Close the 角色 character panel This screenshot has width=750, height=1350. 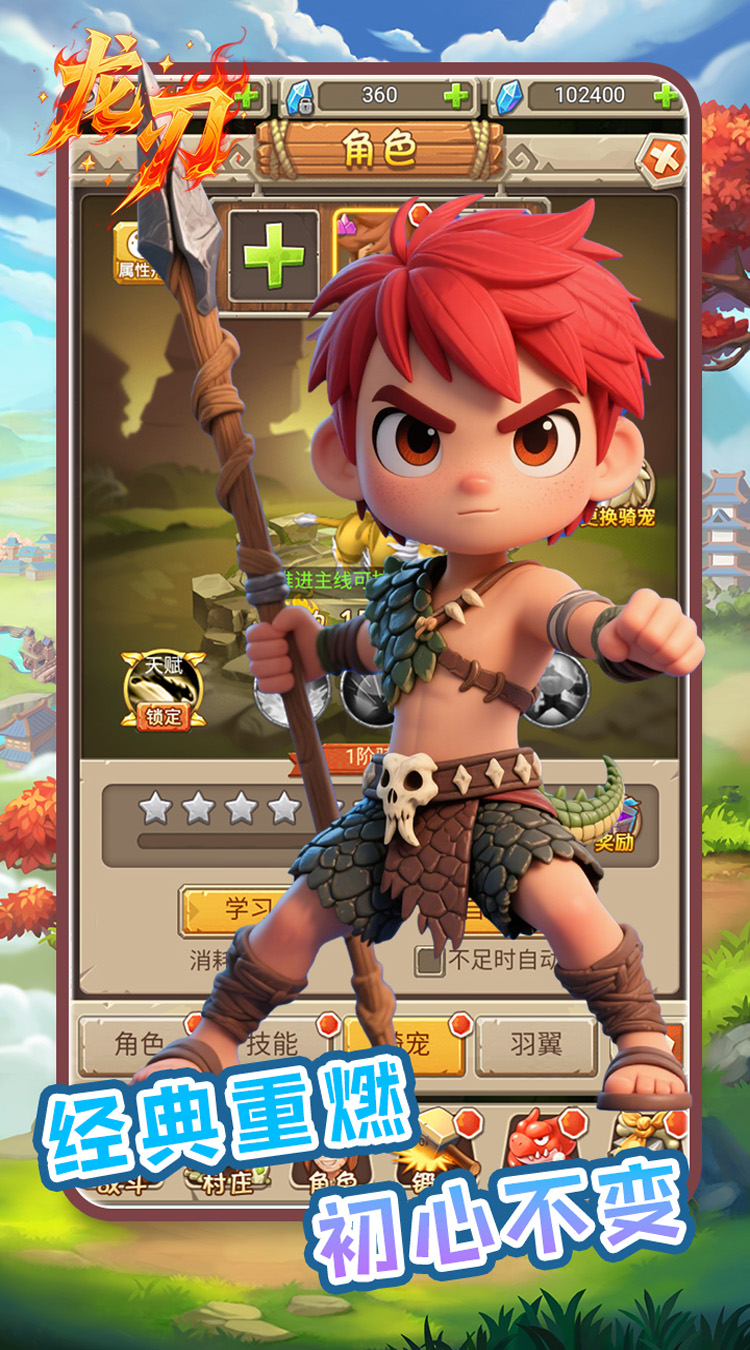664,158
